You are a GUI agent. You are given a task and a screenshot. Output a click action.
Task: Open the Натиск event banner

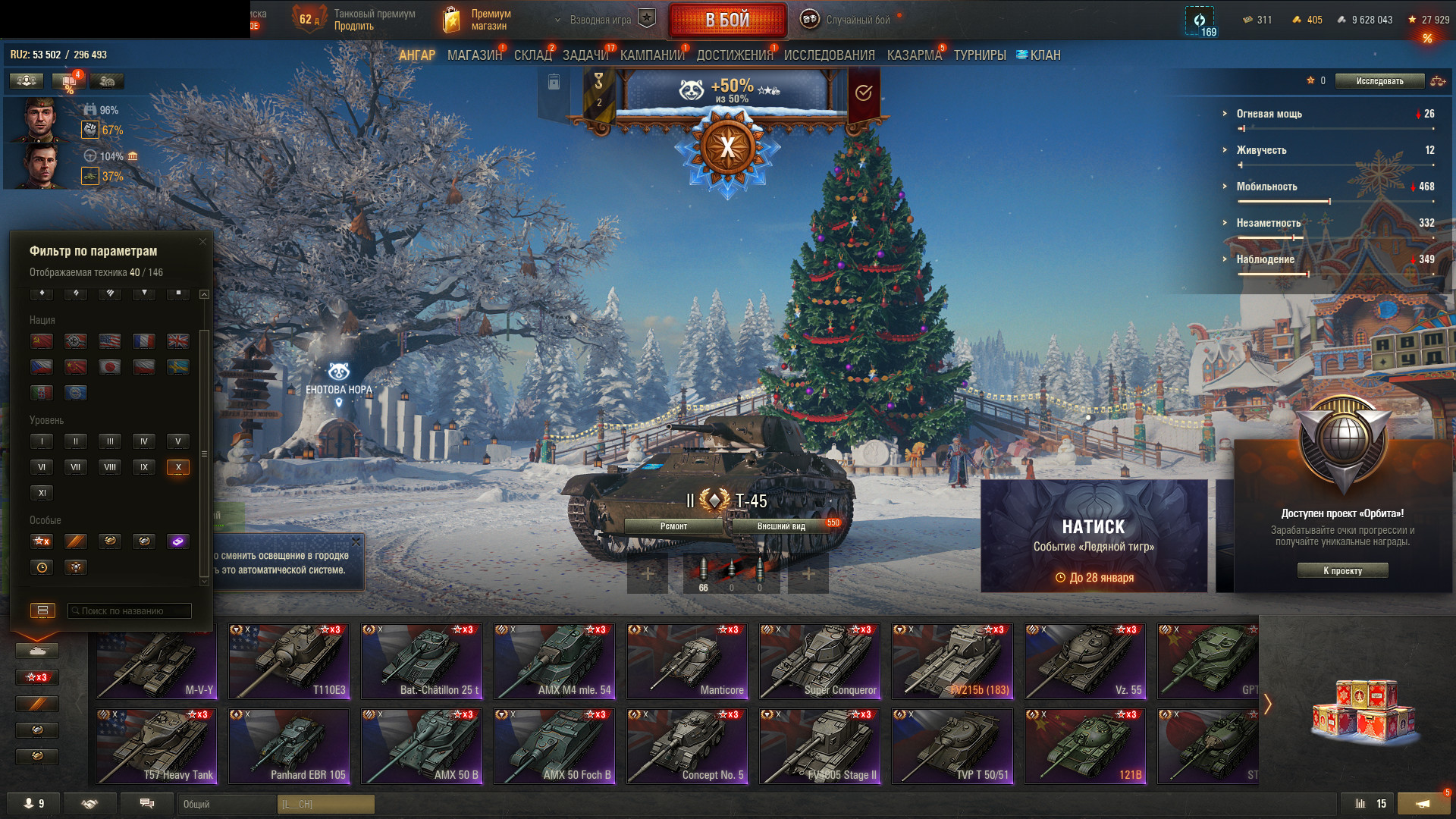pyautogui.click(x=1094, y=535)
